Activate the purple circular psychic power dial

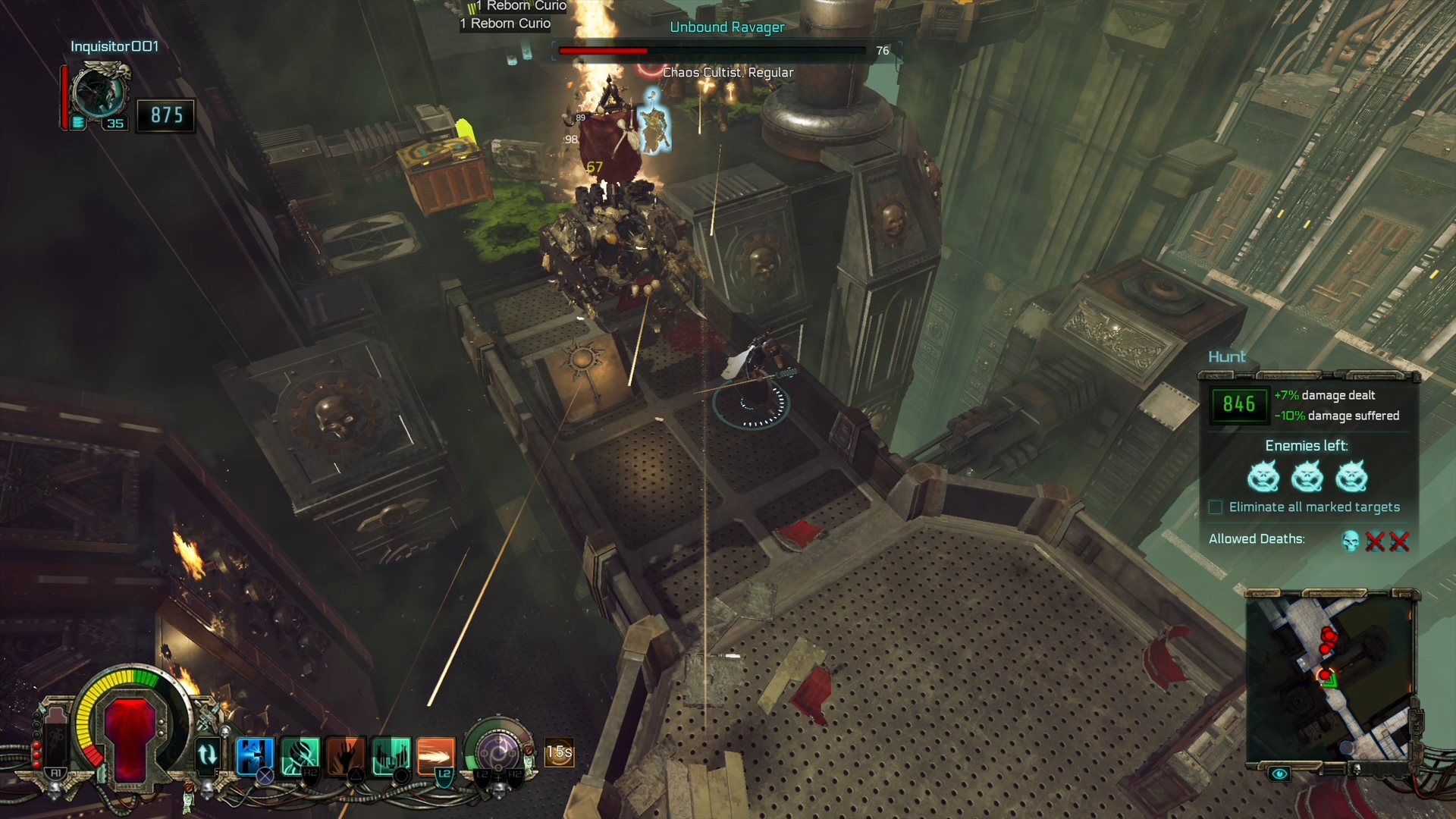click(x=498, y=753)
